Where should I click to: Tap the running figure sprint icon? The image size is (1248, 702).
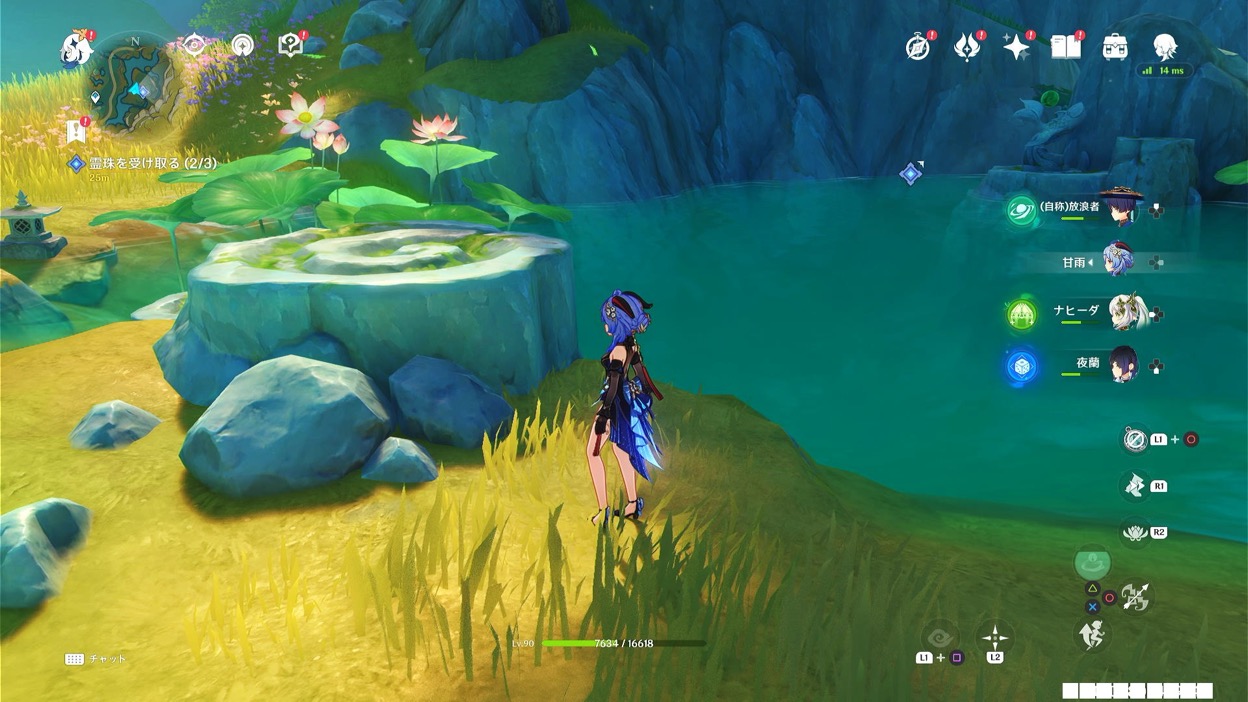click(1091, 634)
